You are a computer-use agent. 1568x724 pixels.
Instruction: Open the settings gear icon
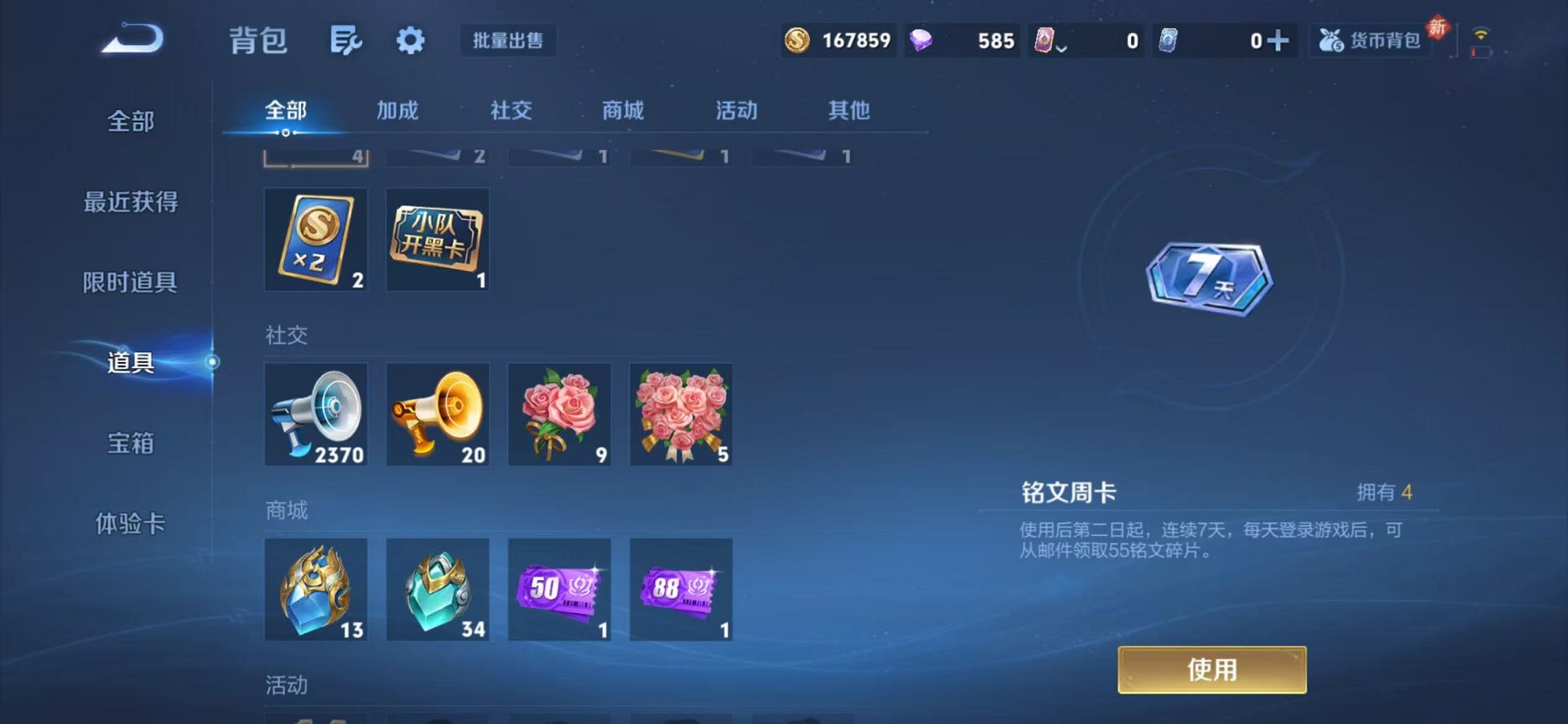coord(410,40)
